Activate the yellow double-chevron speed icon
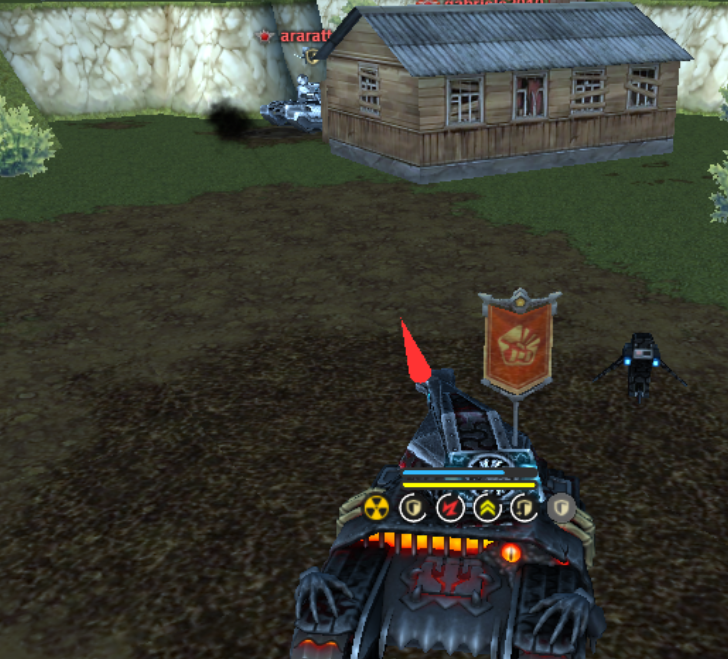The image size is (728, 659). click(487, 508)
